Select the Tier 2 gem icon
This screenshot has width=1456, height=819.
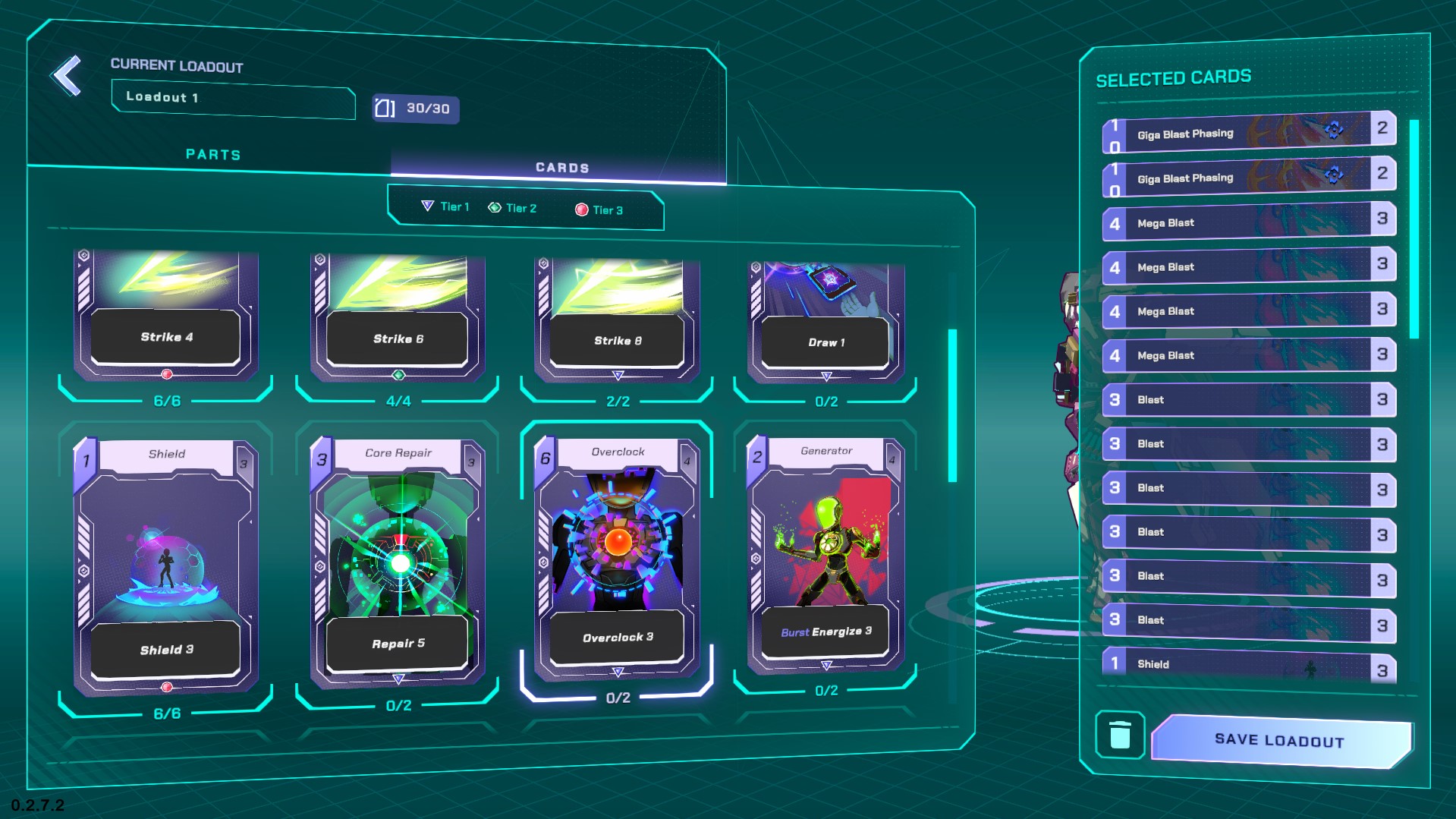tap(495, 207)
